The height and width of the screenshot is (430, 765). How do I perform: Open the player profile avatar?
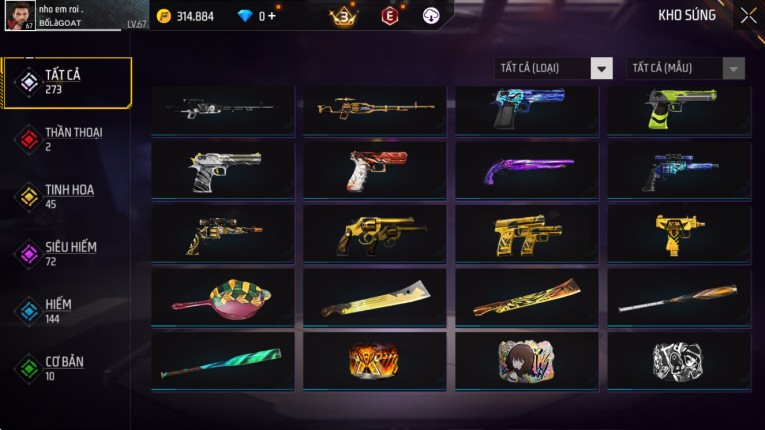[21, 16]
